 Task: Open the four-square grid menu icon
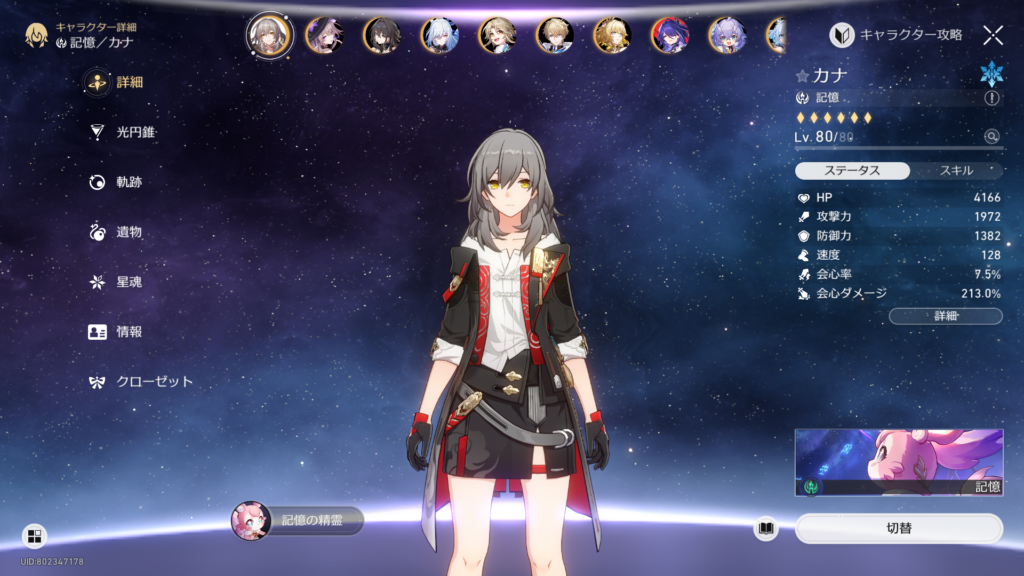[34, 536]
